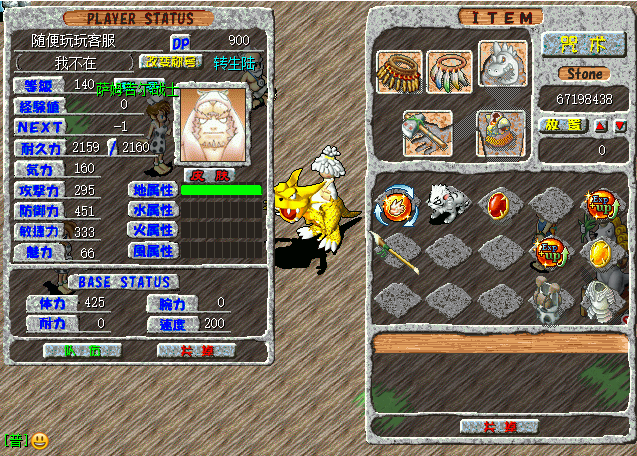
Task: Select the flaming fist orb item
Action: click(394, 207)
